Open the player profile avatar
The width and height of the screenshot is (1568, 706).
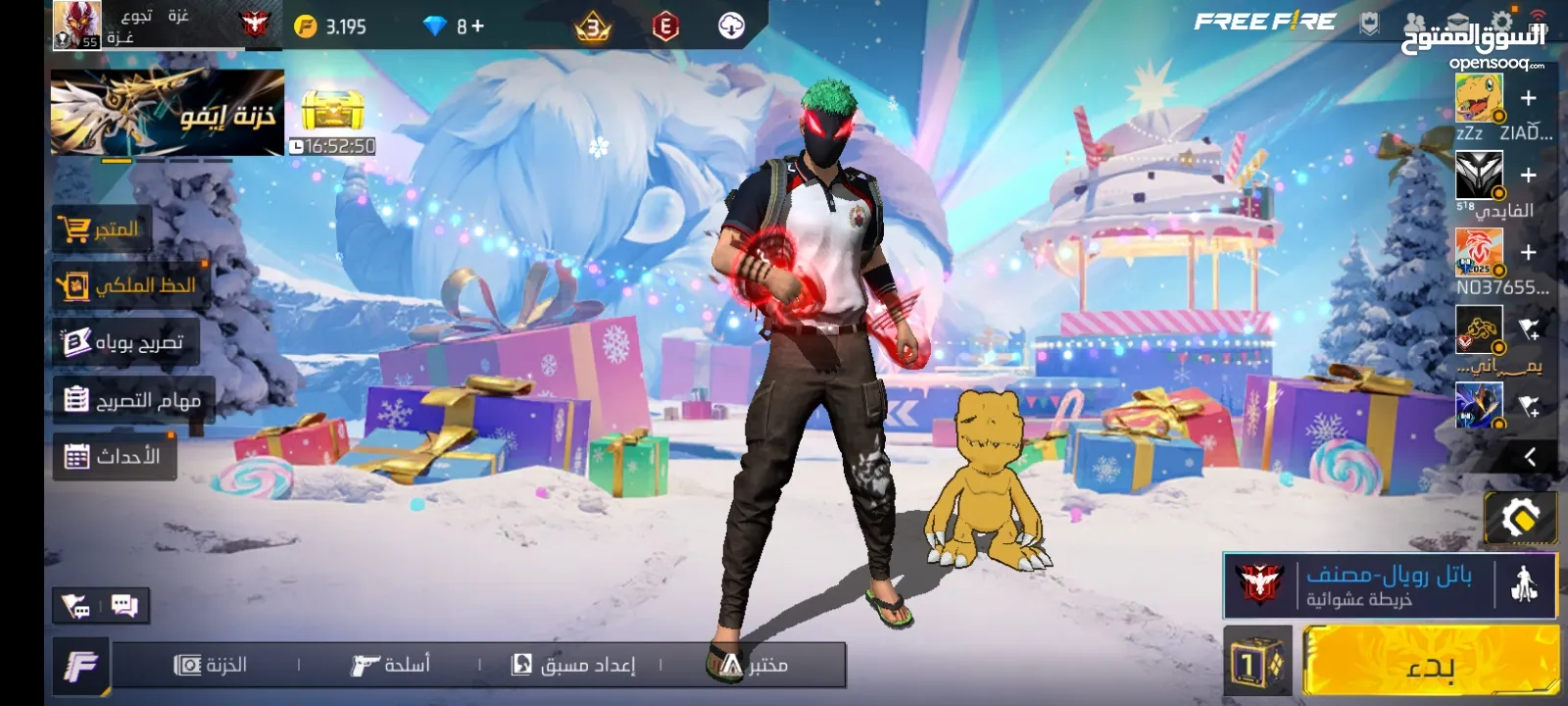click(x=76, y=25)
